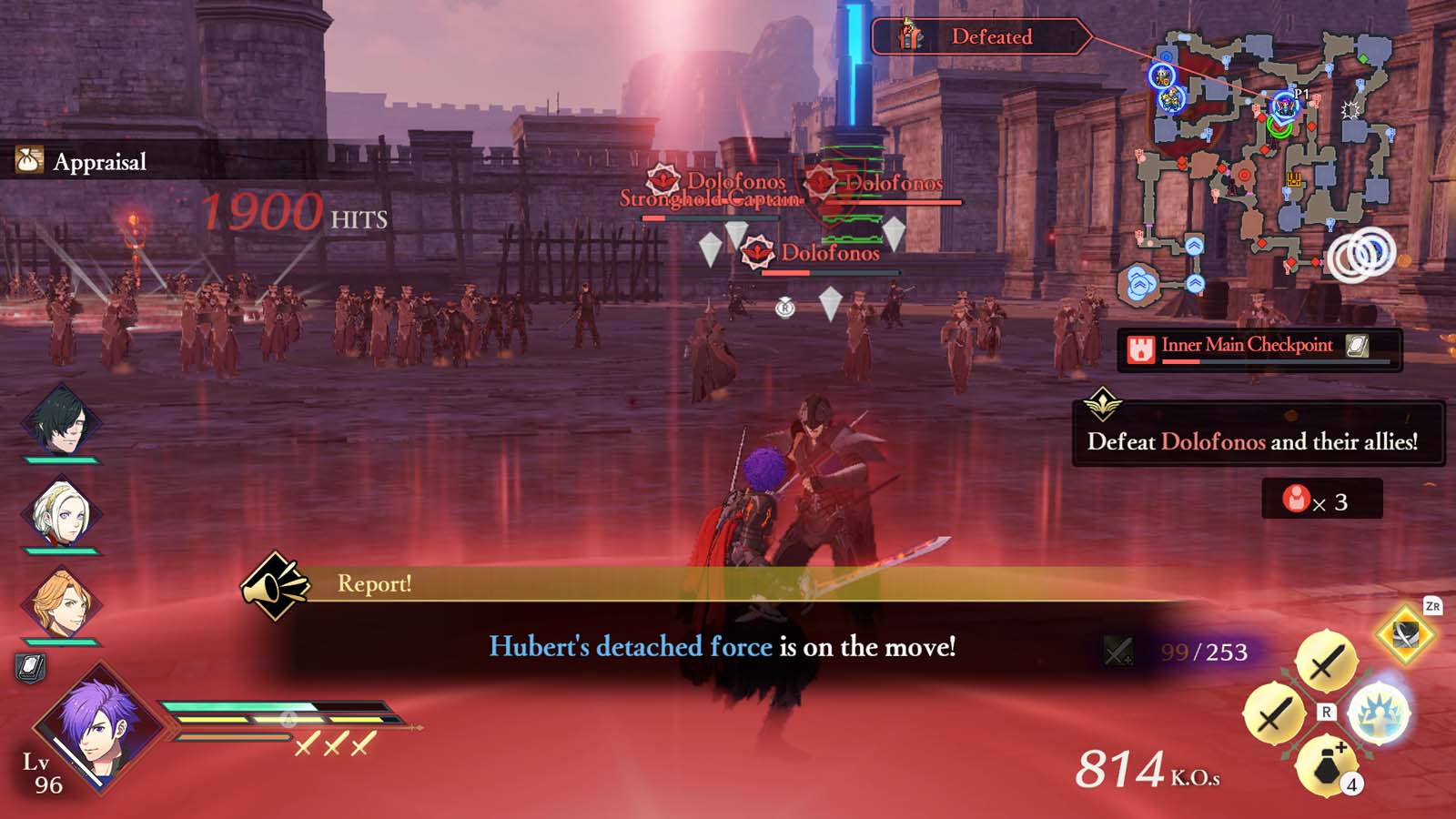Click the blue Hubert's detached force text
The width and height of the screenshot is (1456, 819).
pyautogui.click(x=626, y=644)
